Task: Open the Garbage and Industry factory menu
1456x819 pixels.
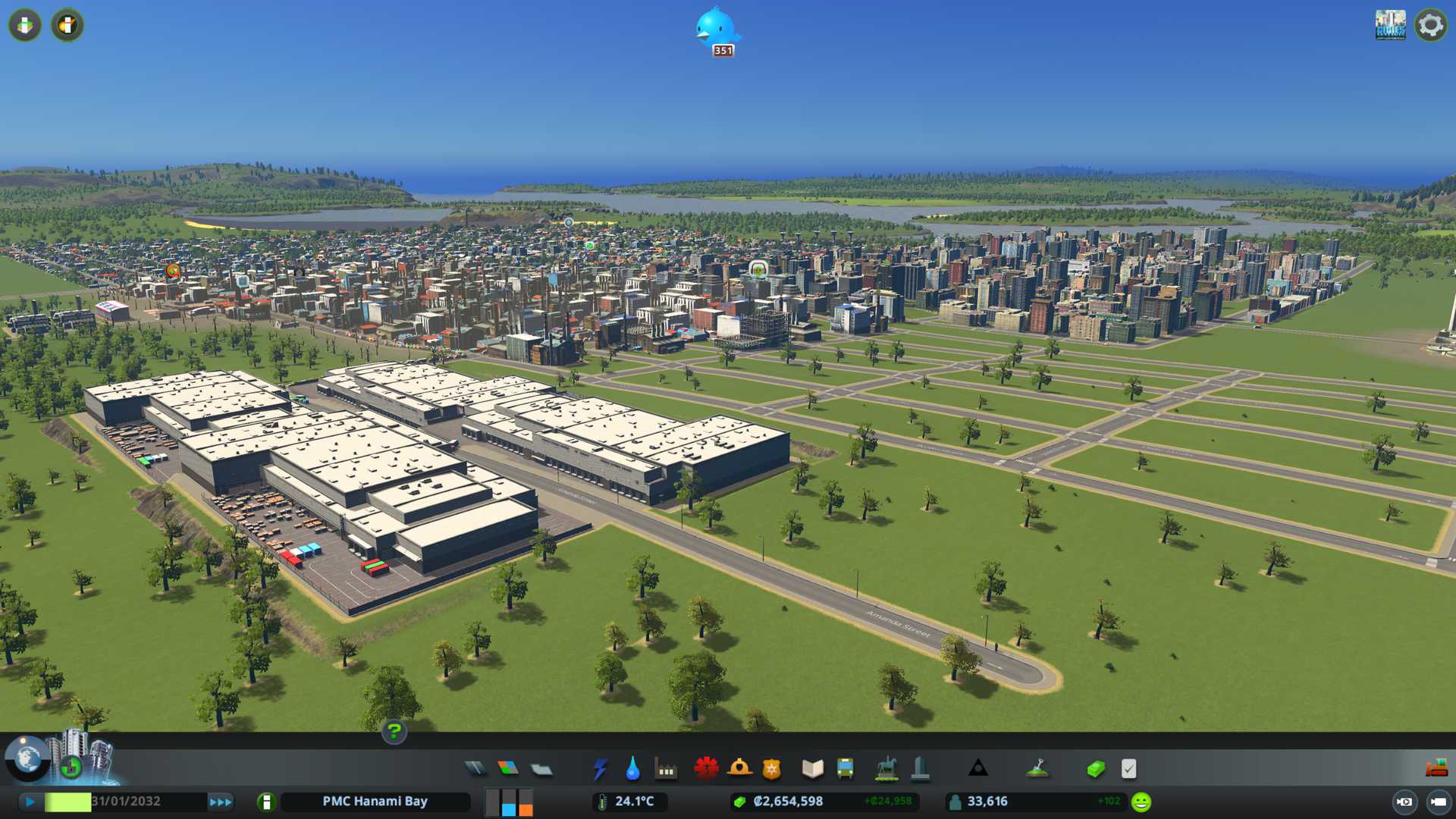Action: [666, 770]
